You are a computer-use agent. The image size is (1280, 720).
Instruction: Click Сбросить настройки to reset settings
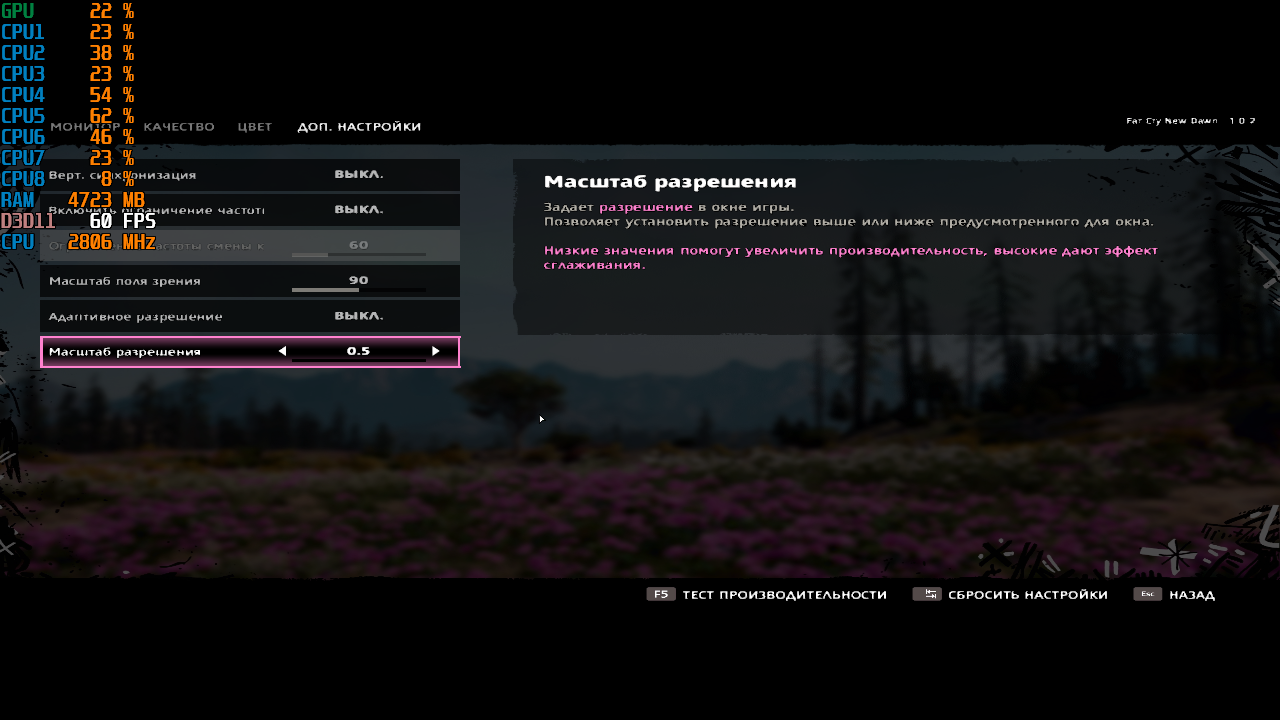tap(1010, 595)
